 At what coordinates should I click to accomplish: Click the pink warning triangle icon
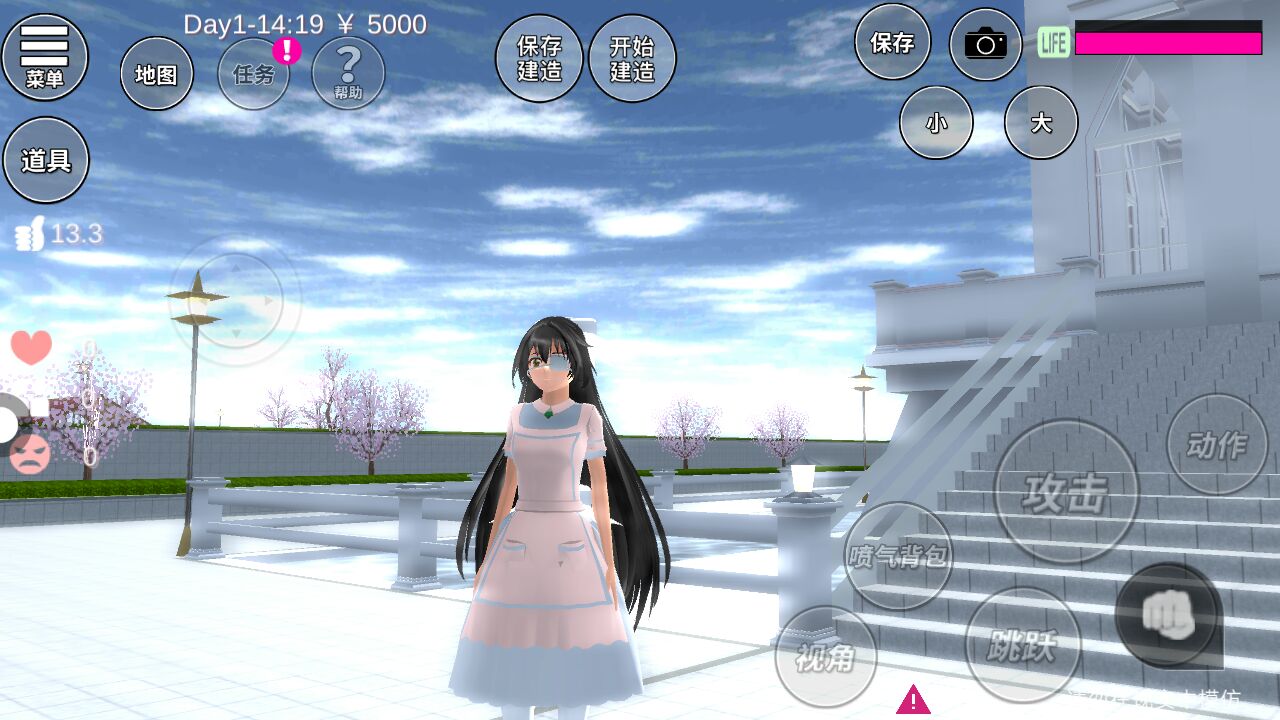coord(913,699)
